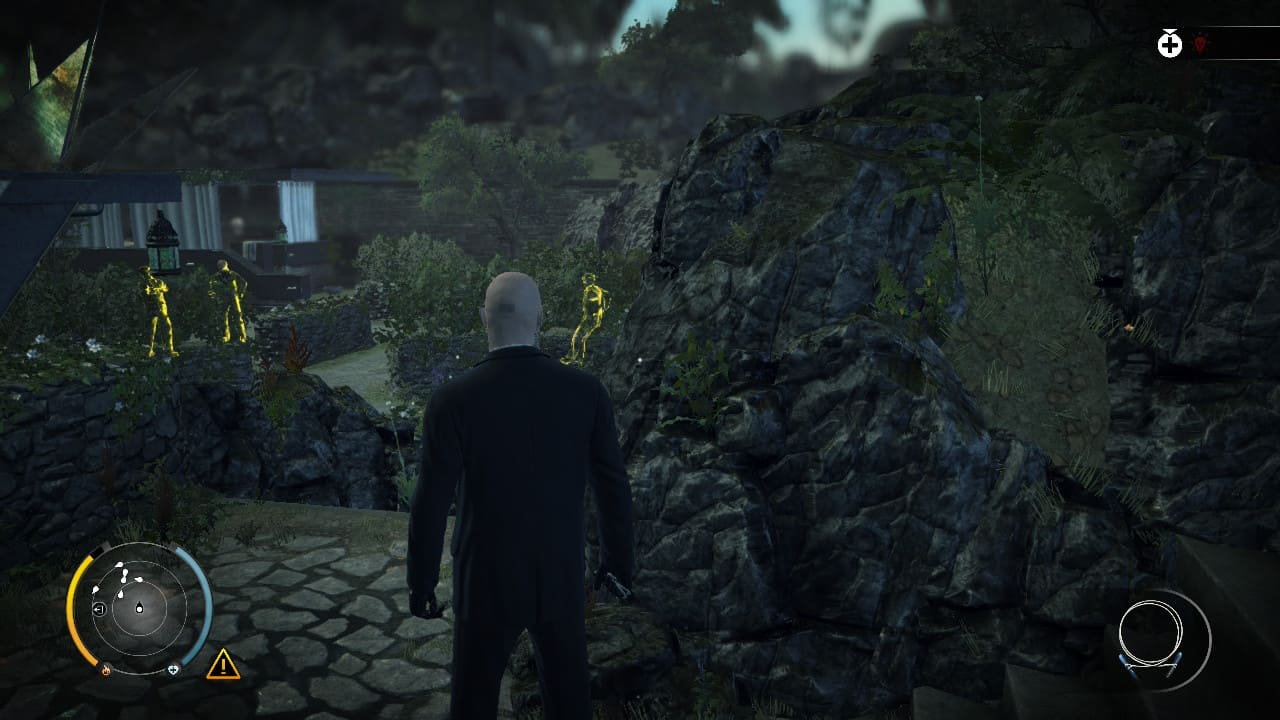The width and height of the screenshot is (1280, 720).
Task: Click the white medal plus icon
Action: coord(1169,44)
